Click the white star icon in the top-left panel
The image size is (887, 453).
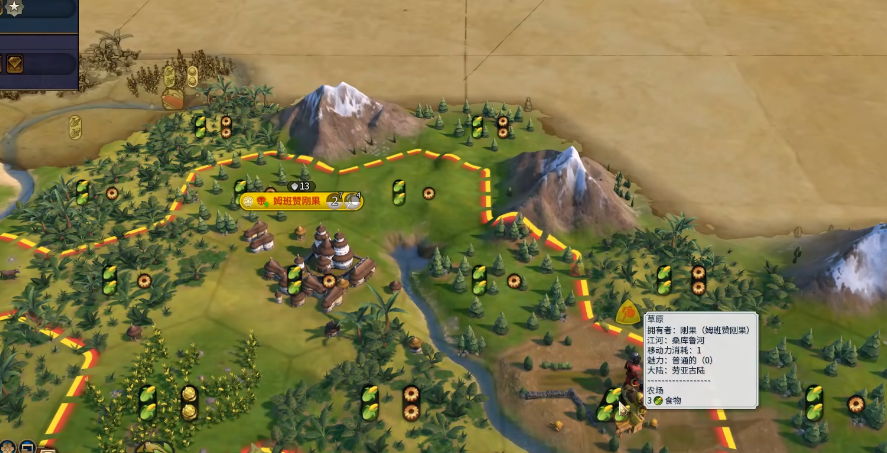(16, 8)
